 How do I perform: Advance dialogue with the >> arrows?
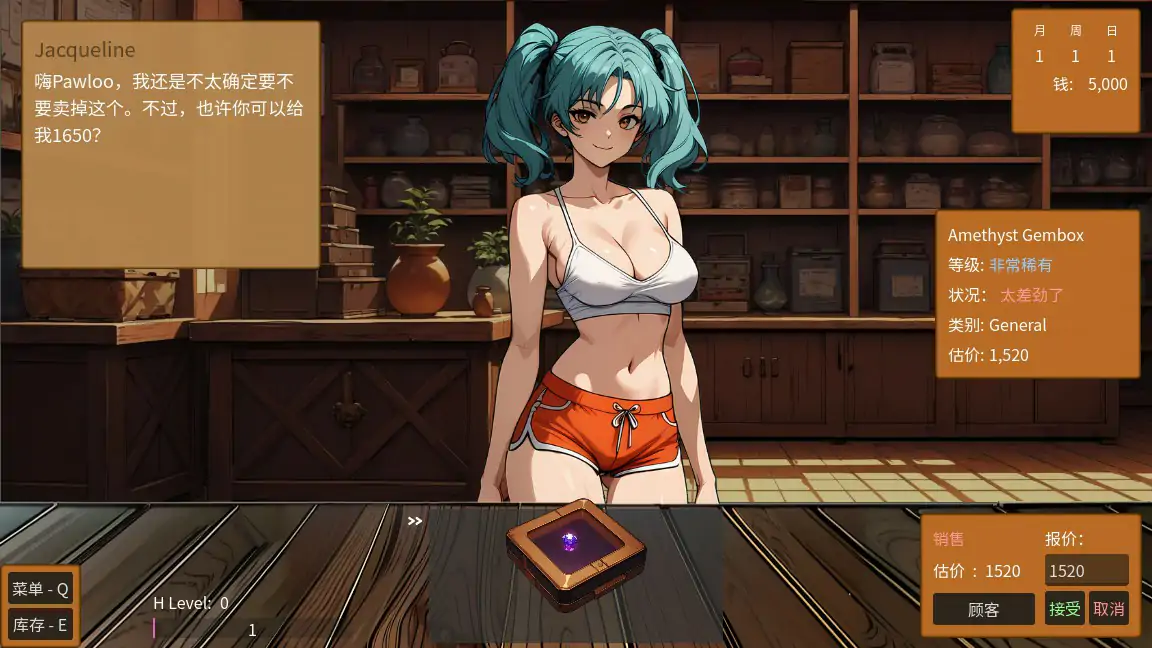click(415, 520)
